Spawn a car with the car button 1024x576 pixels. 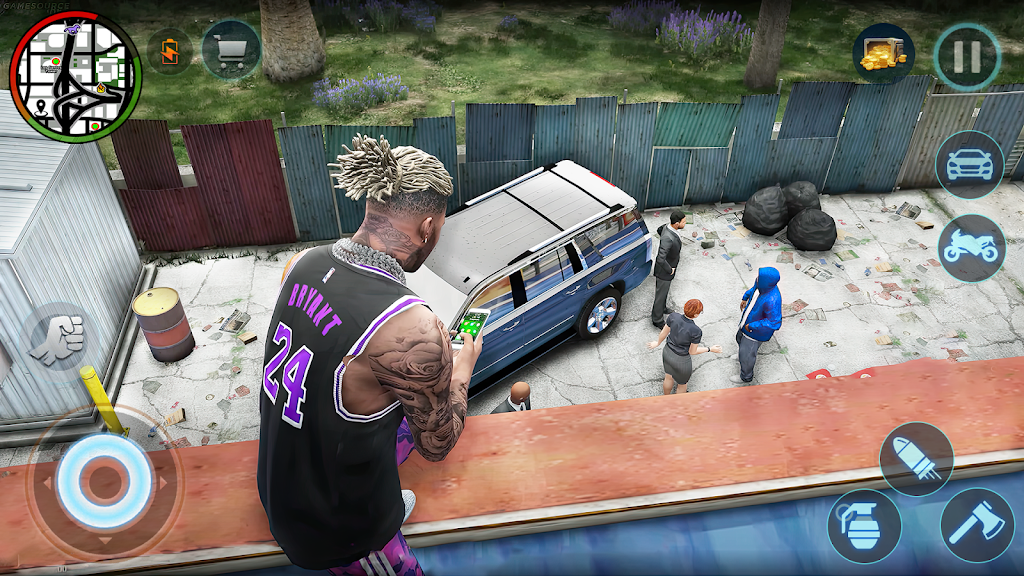coord(969,165)
